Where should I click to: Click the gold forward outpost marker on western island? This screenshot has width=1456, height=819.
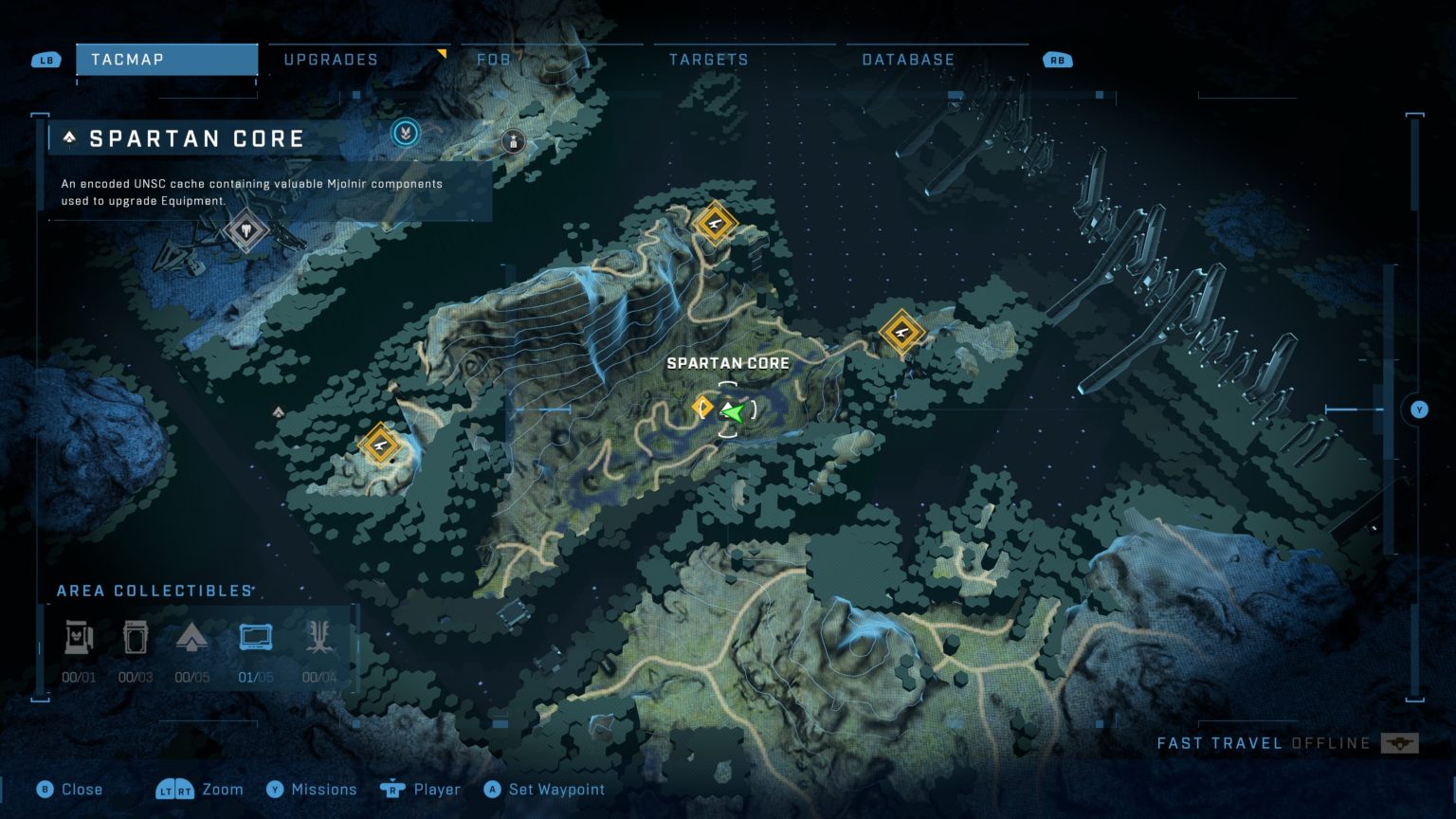point(381,445)
